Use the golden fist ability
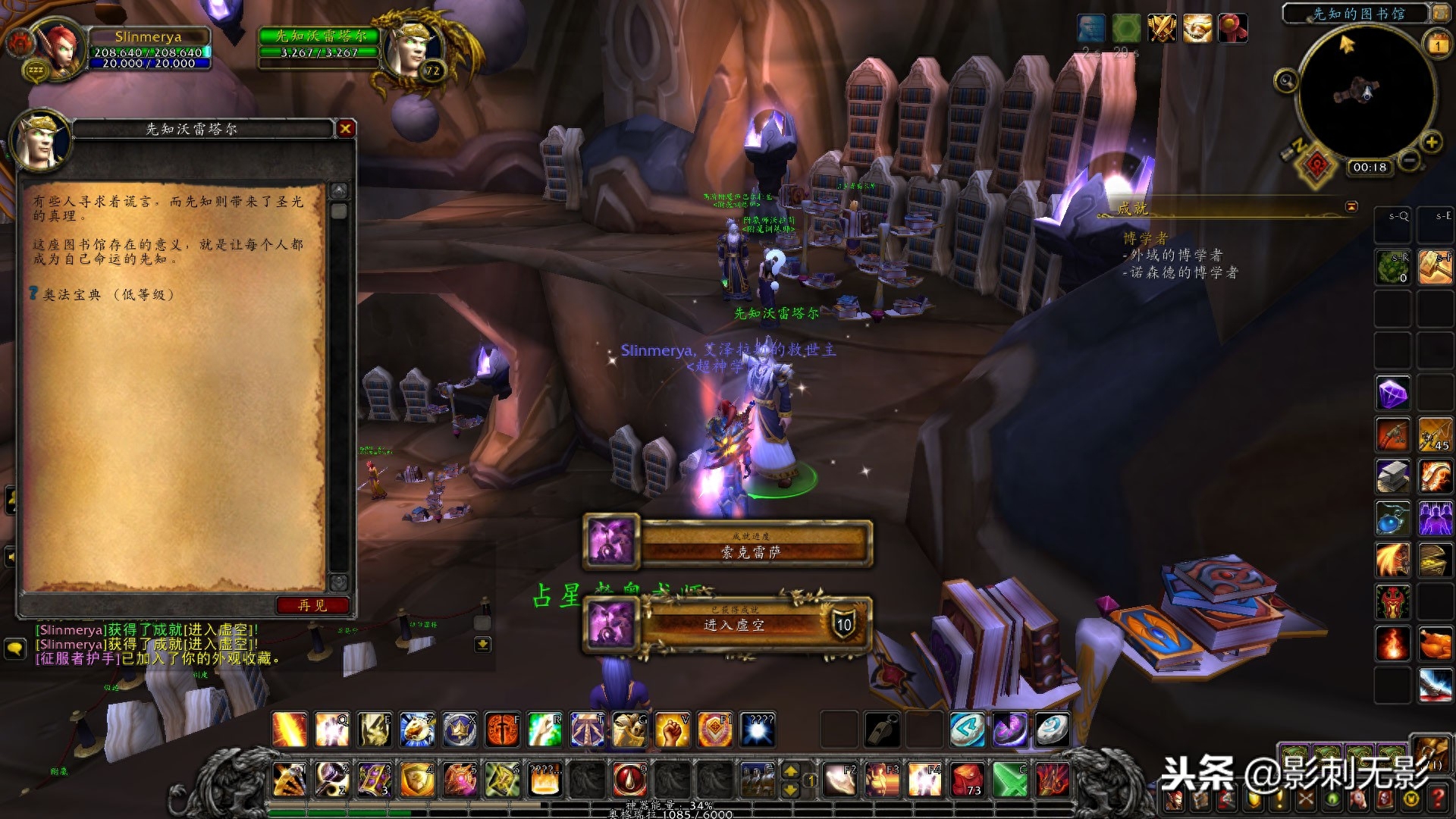This screenshot has width=1456, height=819. [x=672, y=730]
